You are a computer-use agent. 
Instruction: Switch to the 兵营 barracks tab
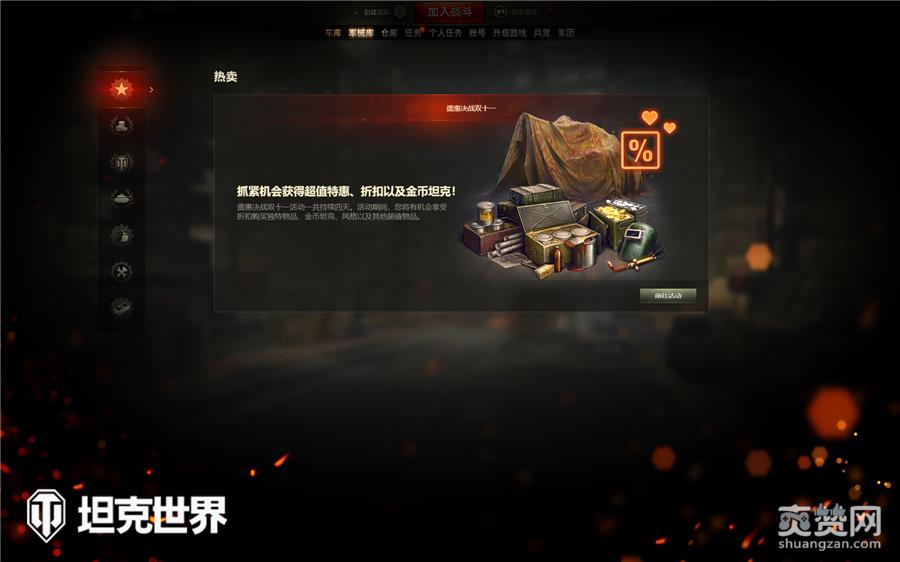(x=541, y=33)
